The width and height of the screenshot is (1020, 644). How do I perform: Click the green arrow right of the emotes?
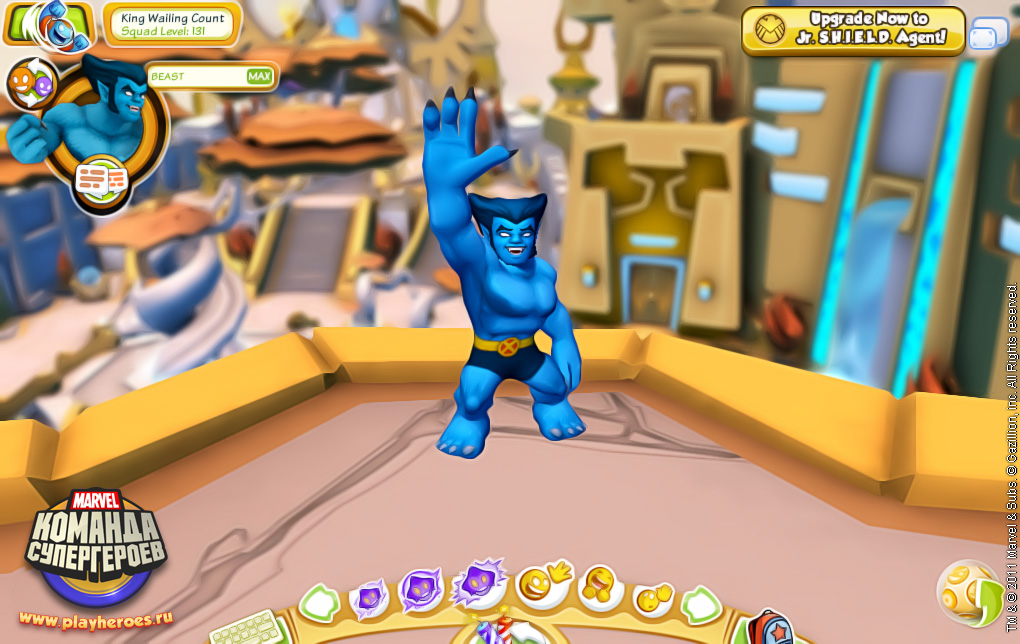pos(701,604)
